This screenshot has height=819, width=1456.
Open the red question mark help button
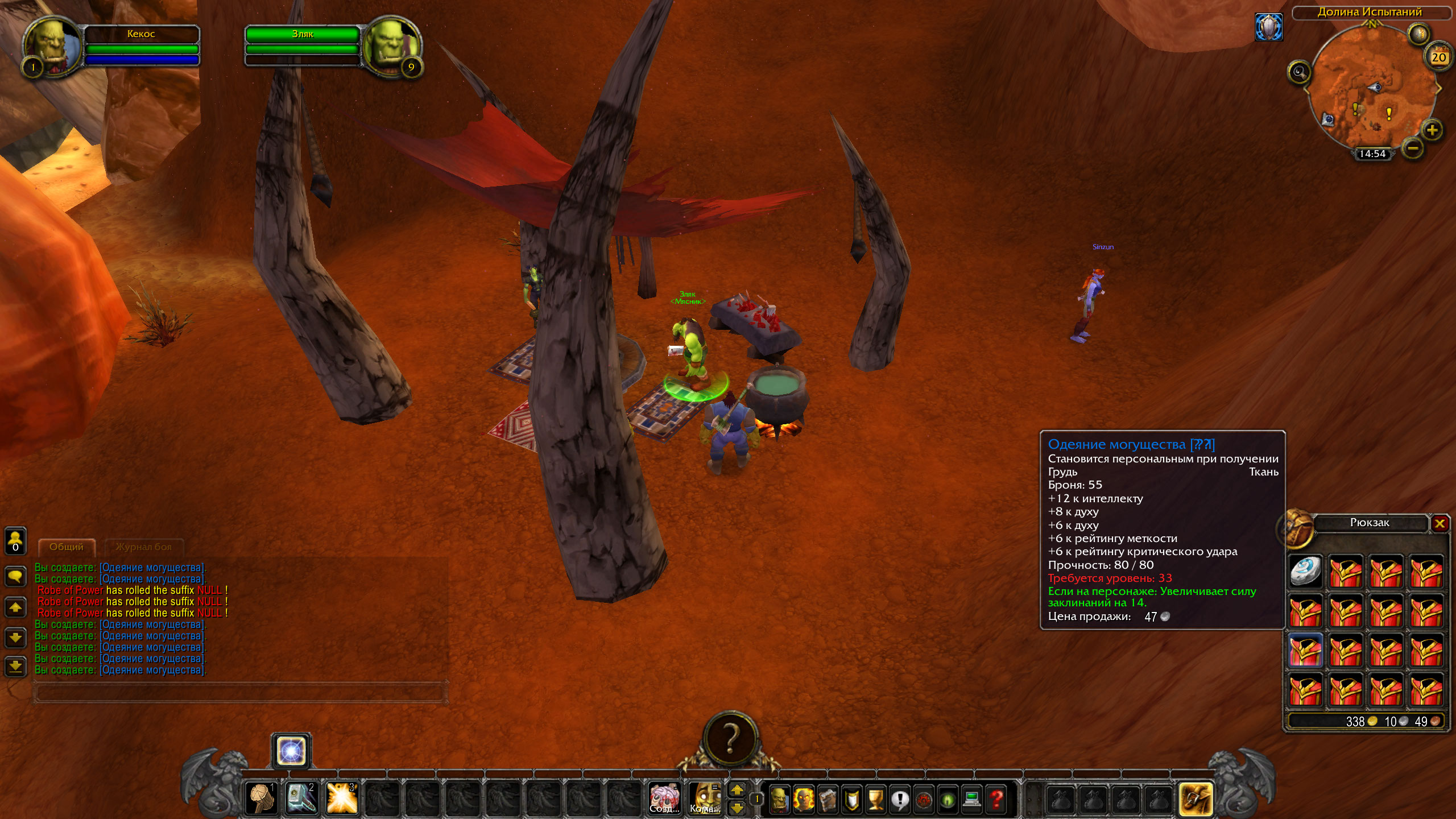[996, 799]
